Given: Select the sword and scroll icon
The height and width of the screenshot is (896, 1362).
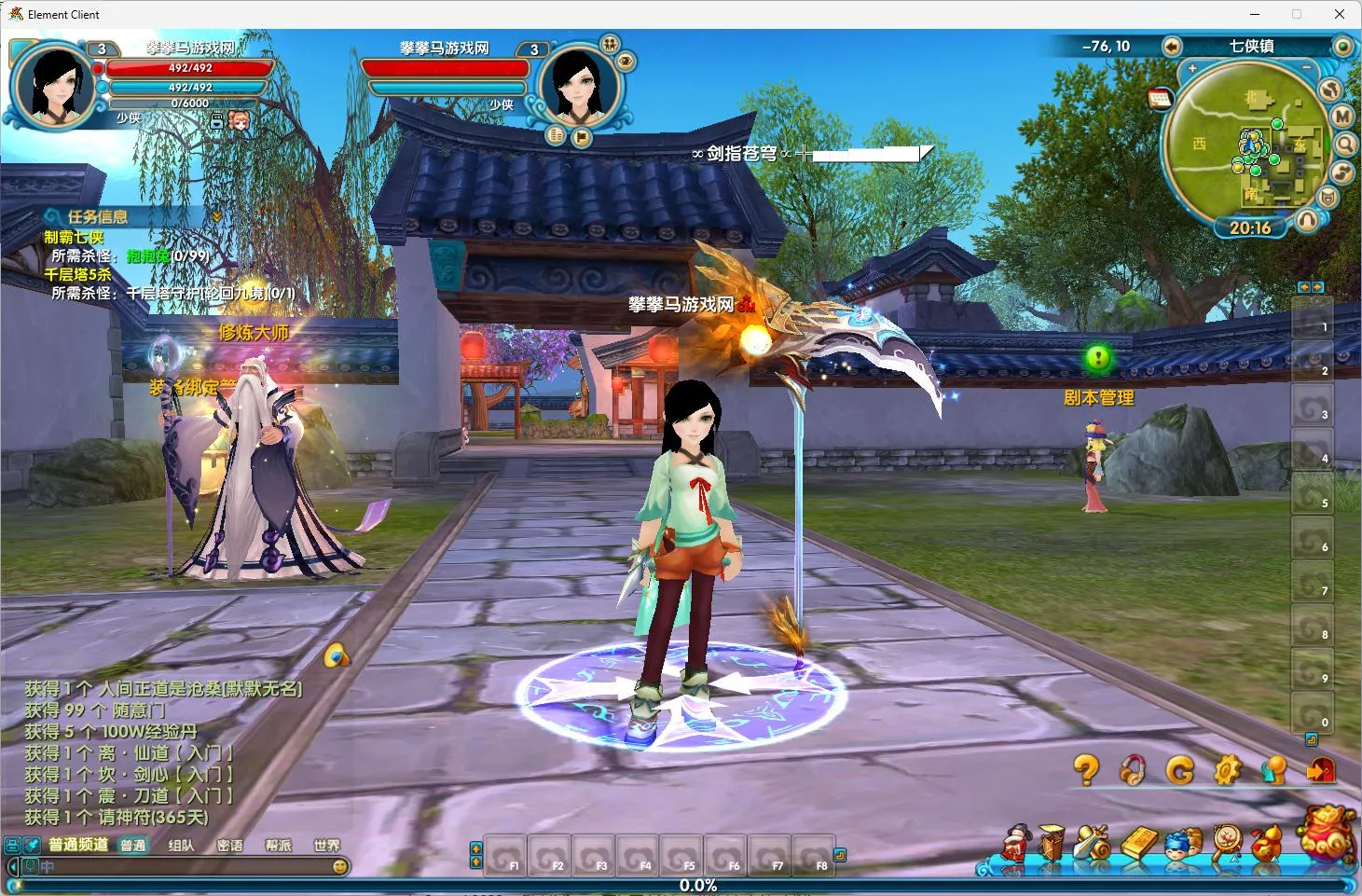Looking at the screenshot, I should point(1093,842).
